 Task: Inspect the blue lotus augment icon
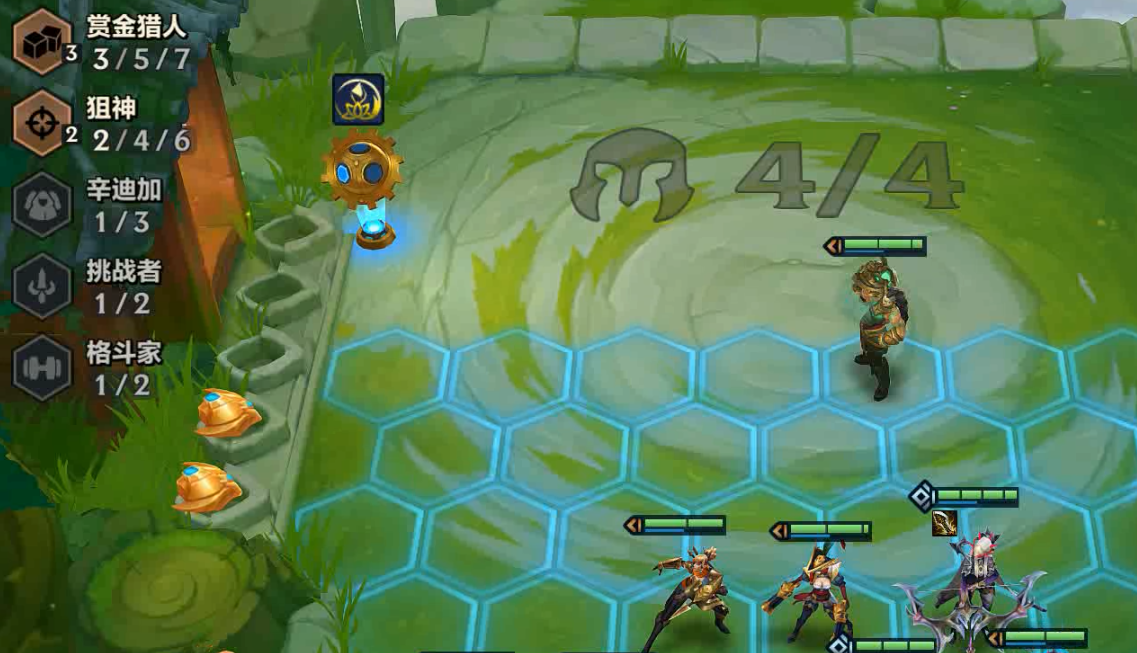[x=358, y=99]
